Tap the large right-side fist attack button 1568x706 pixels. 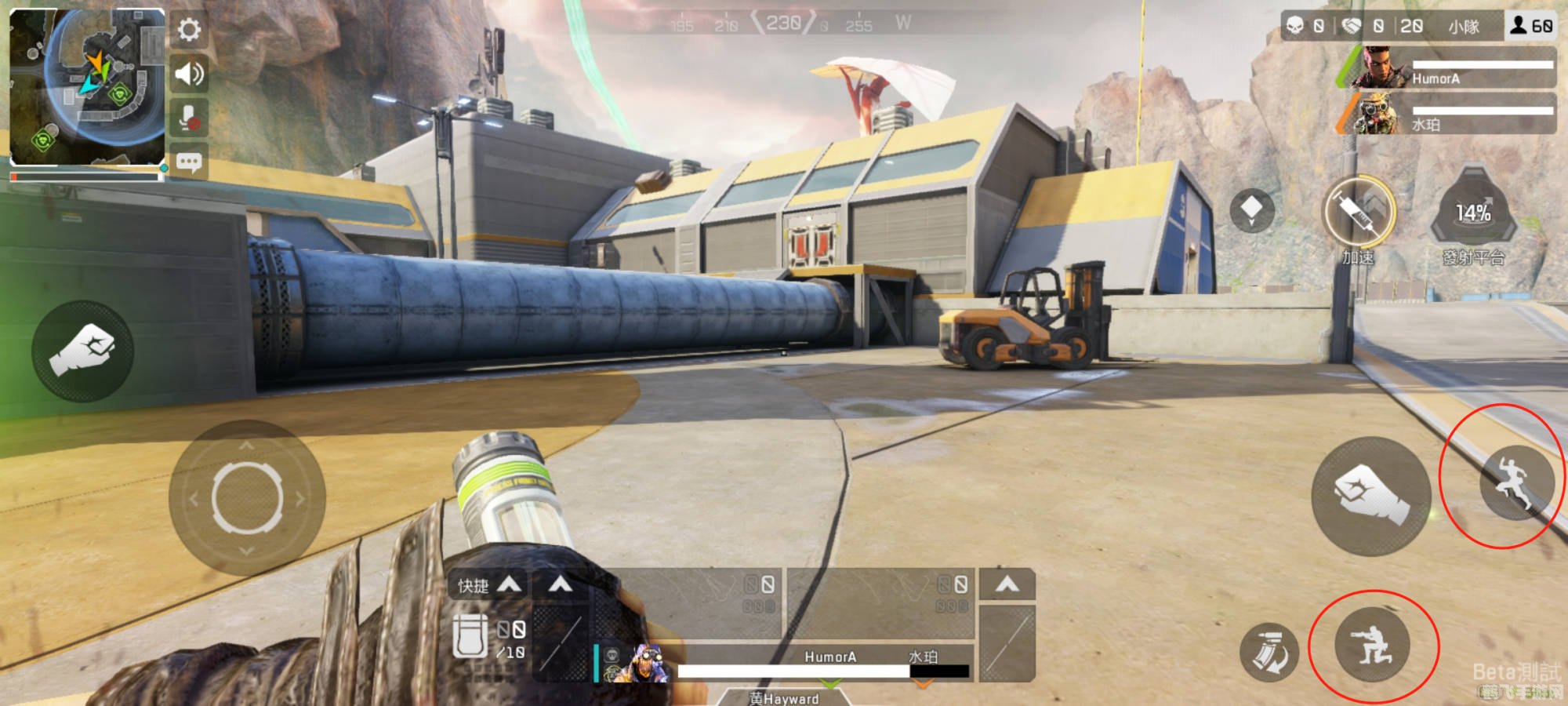(1371, 497)
